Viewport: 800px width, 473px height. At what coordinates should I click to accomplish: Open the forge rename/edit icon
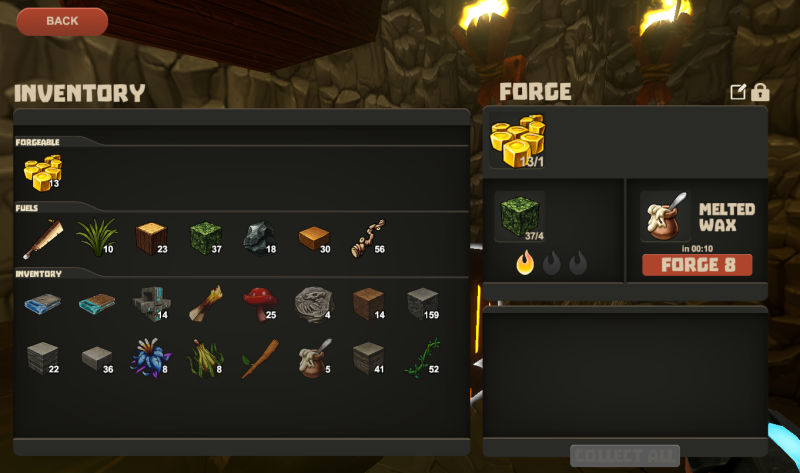[738, 92]
